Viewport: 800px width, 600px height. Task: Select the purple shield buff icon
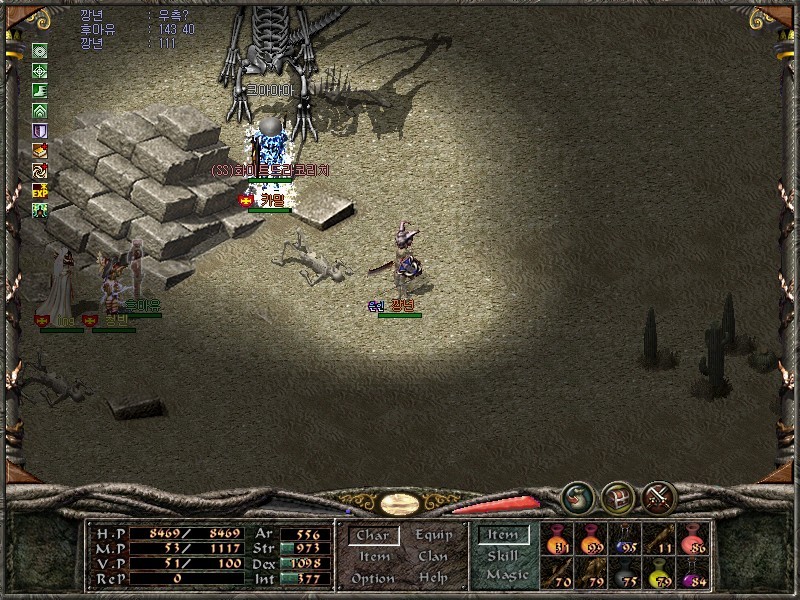click(40, 131)
